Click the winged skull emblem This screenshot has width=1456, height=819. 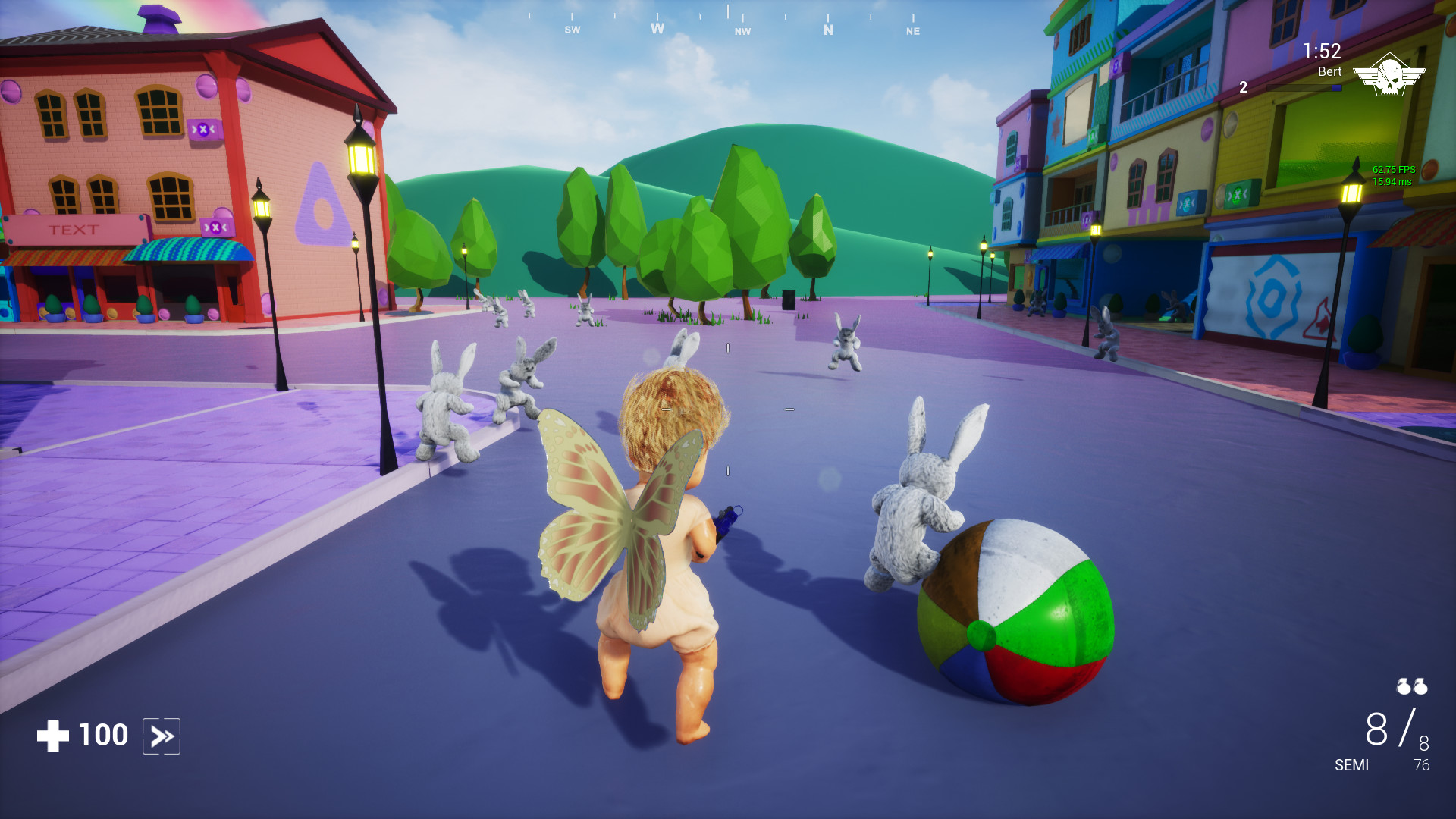tap(1390, 74)
